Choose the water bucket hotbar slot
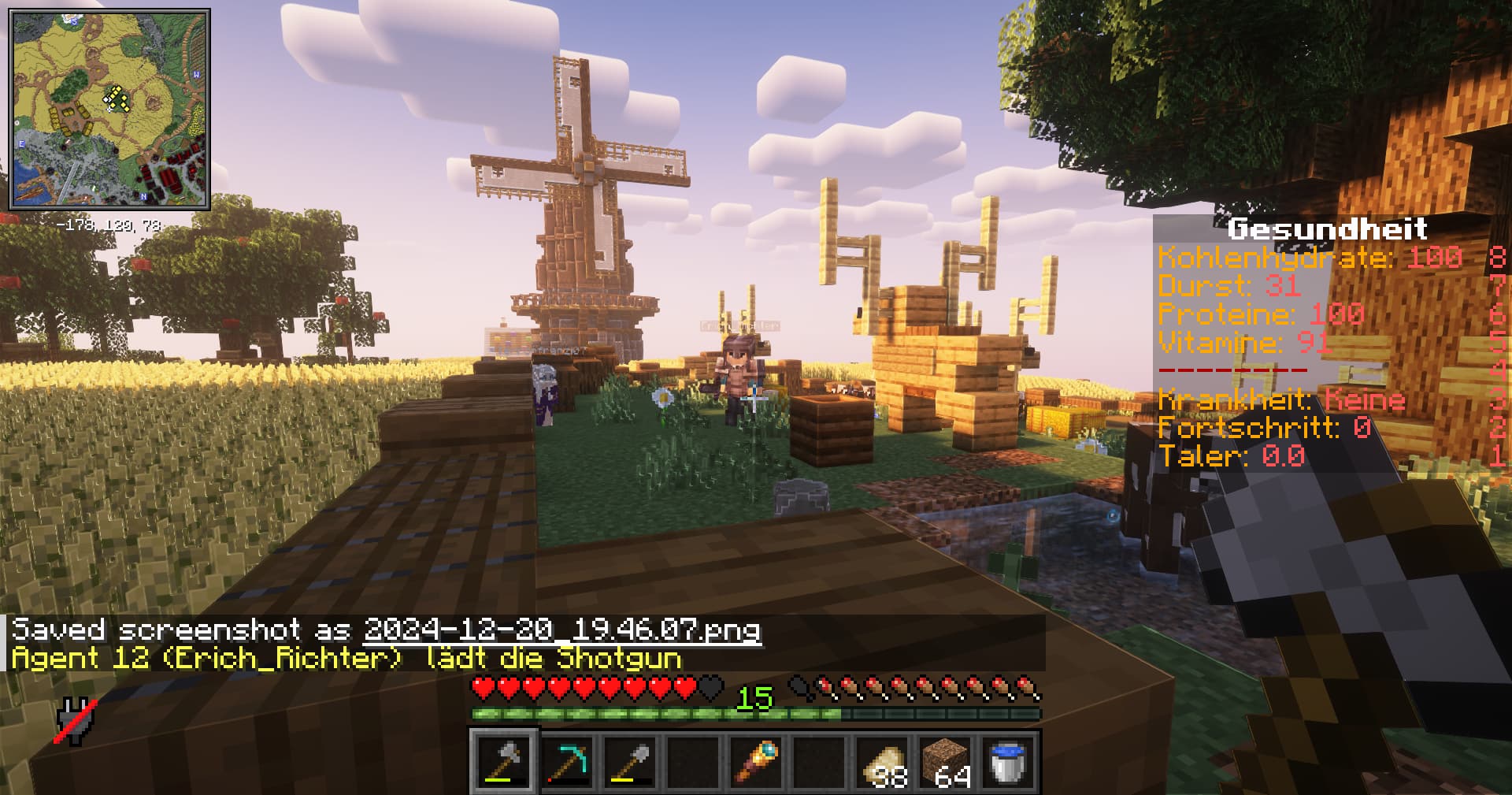The width and height of the screenshot is (1512, 795). point(1009,762)
